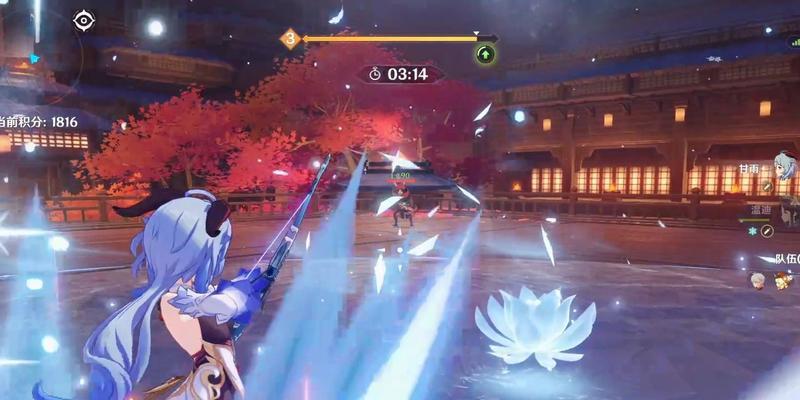The height and width of the screenshot is (400, 800).
Task: Tap the eye-shaped icon beside the minimap
Action: pyautogui.click(x=83, y=19)
